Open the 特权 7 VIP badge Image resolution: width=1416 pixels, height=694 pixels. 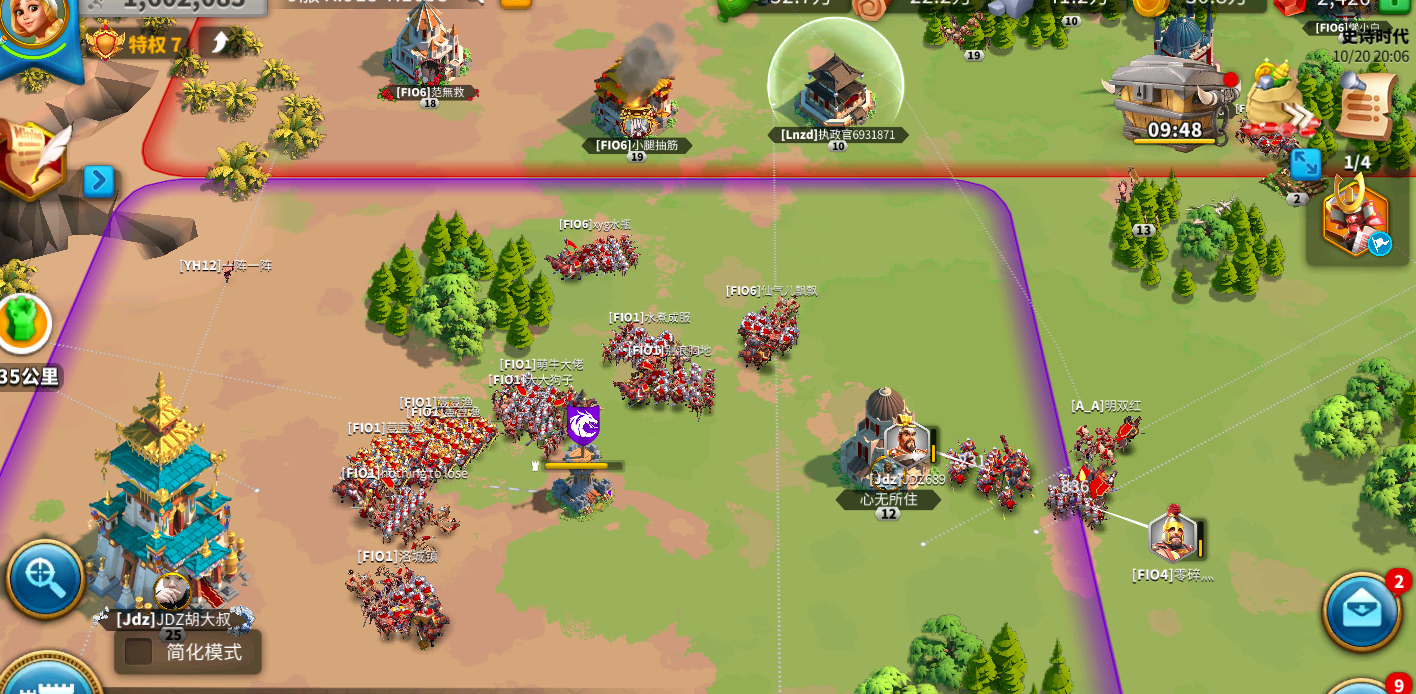[135, 44]
